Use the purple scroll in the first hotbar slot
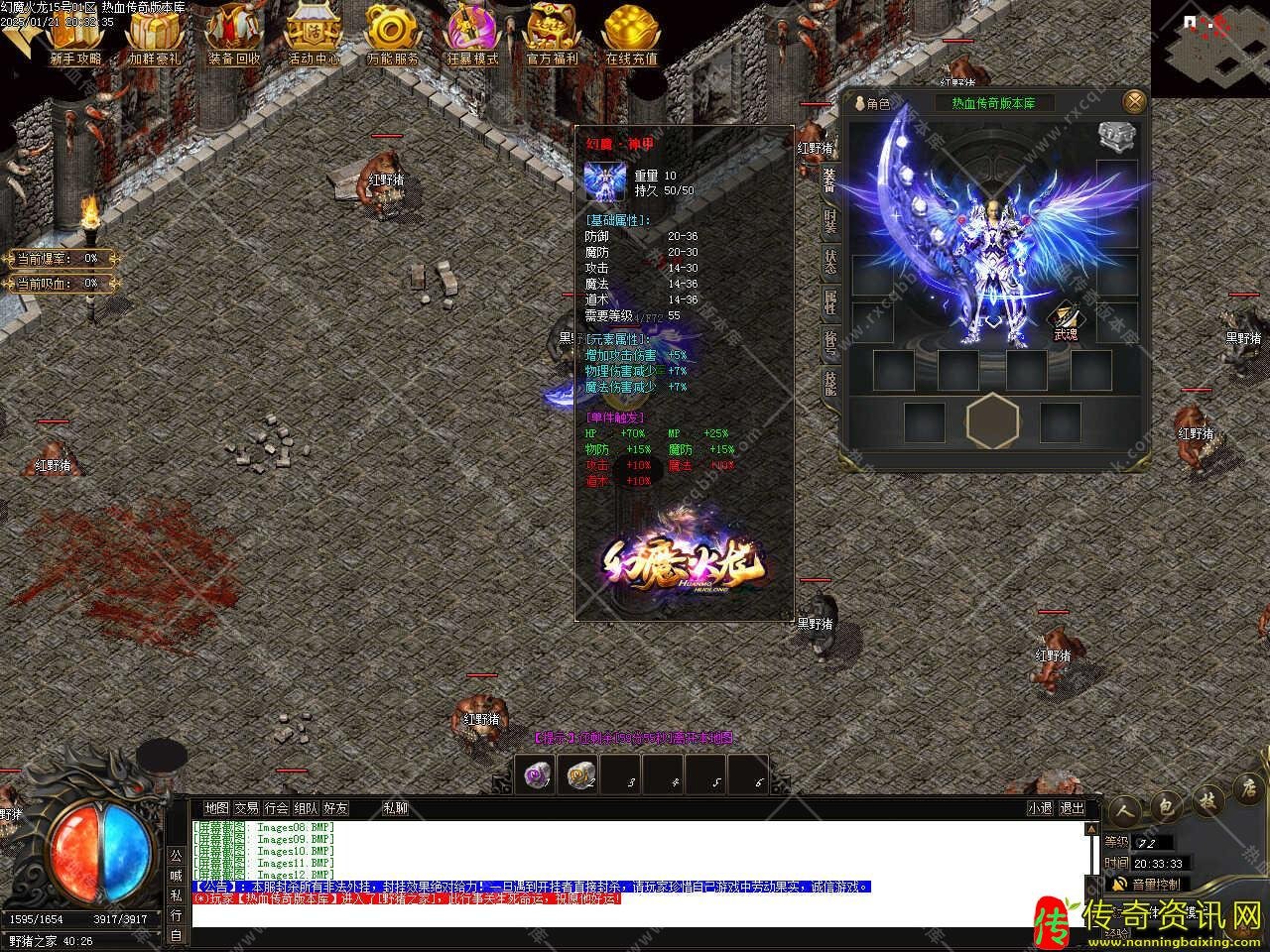The width and height of the screenshot is (1270, 952). click(538, 775)
